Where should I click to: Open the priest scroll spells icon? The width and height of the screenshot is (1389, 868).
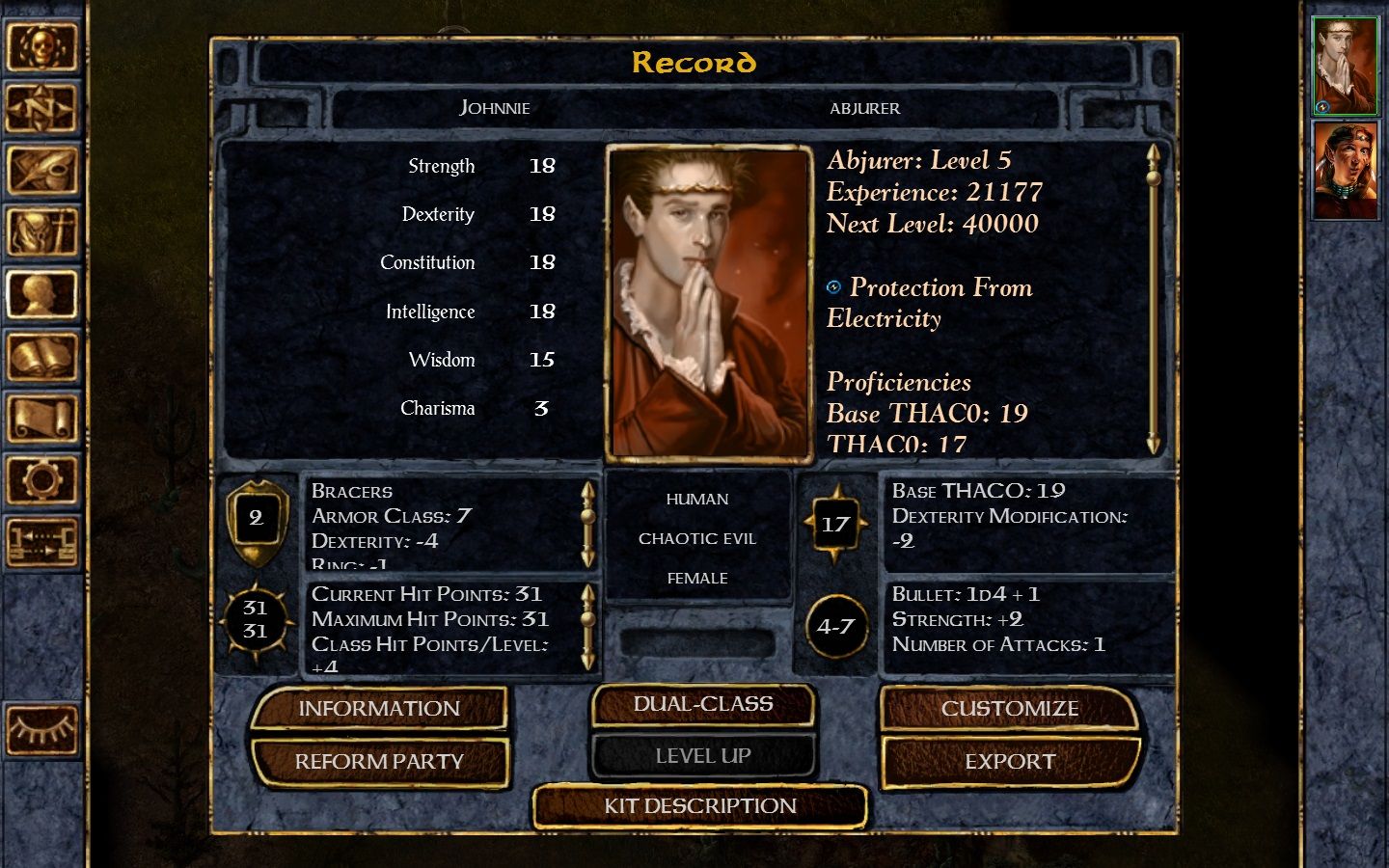[x=43, y=419]
